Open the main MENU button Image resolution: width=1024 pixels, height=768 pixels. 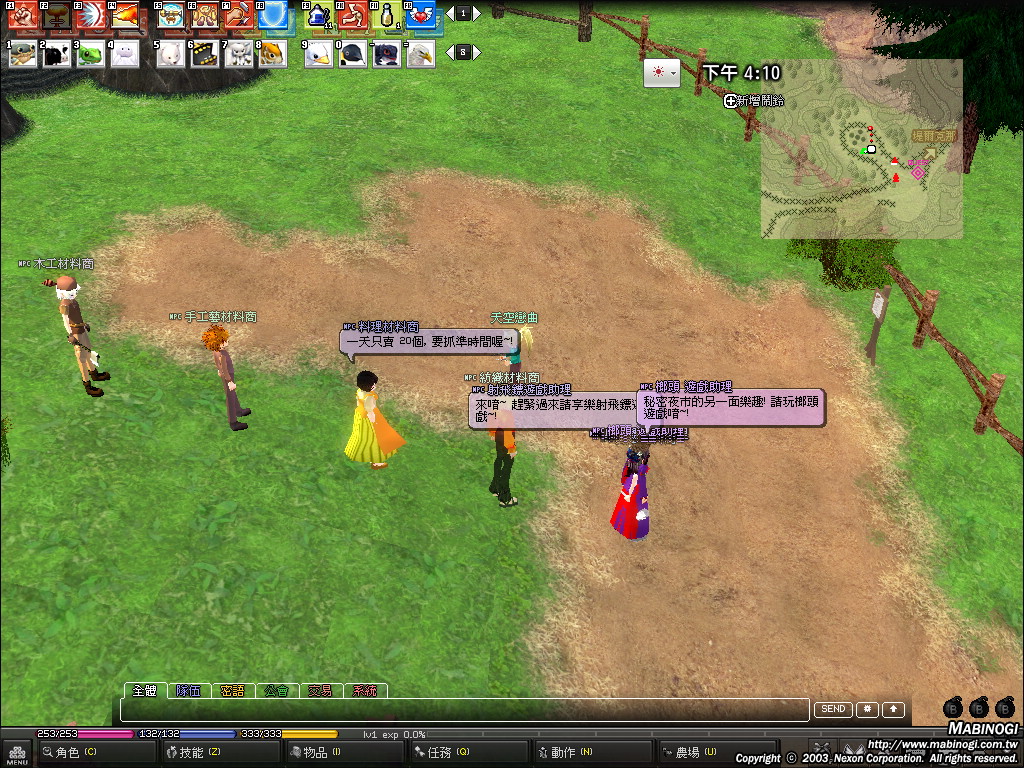17,752
